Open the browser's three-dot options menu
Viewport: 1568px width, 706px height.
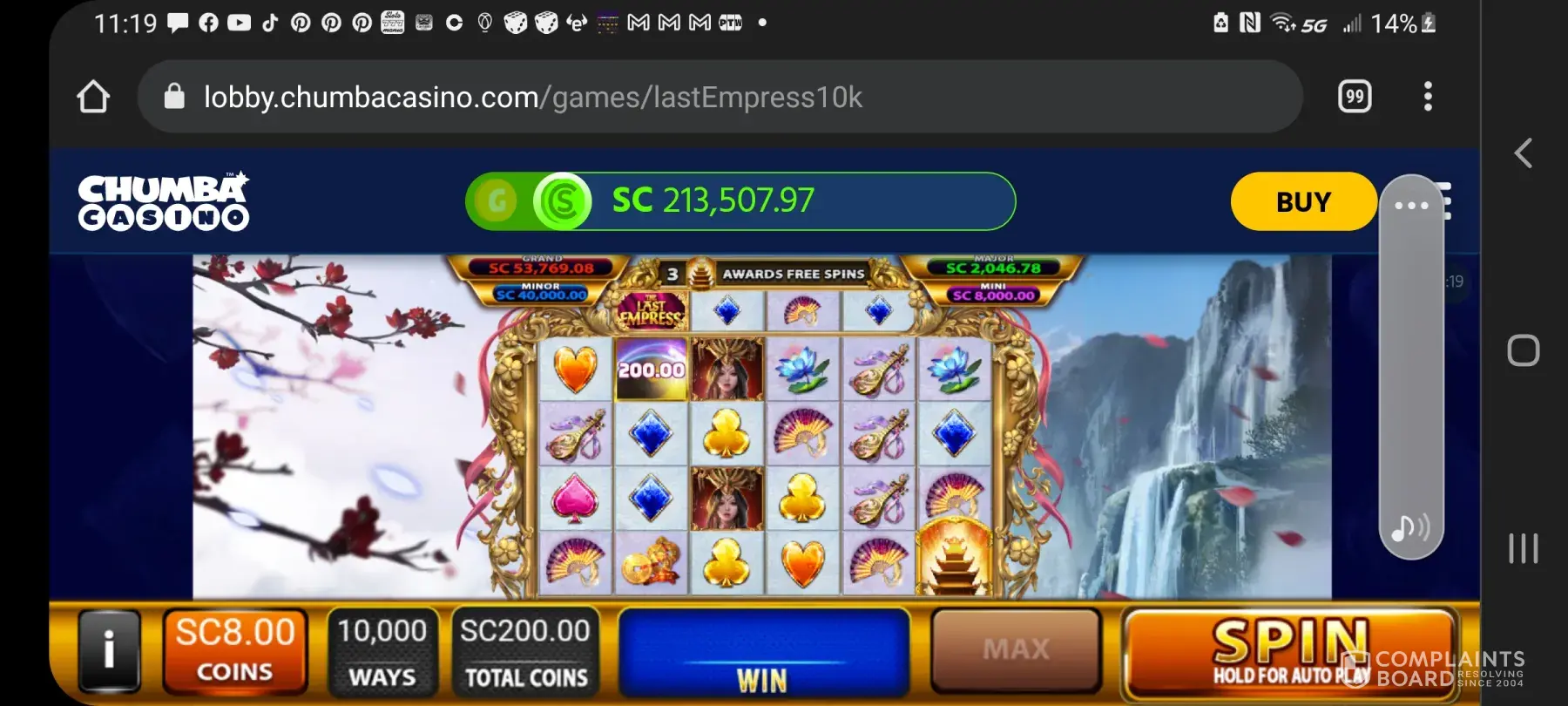point(1427,96)
